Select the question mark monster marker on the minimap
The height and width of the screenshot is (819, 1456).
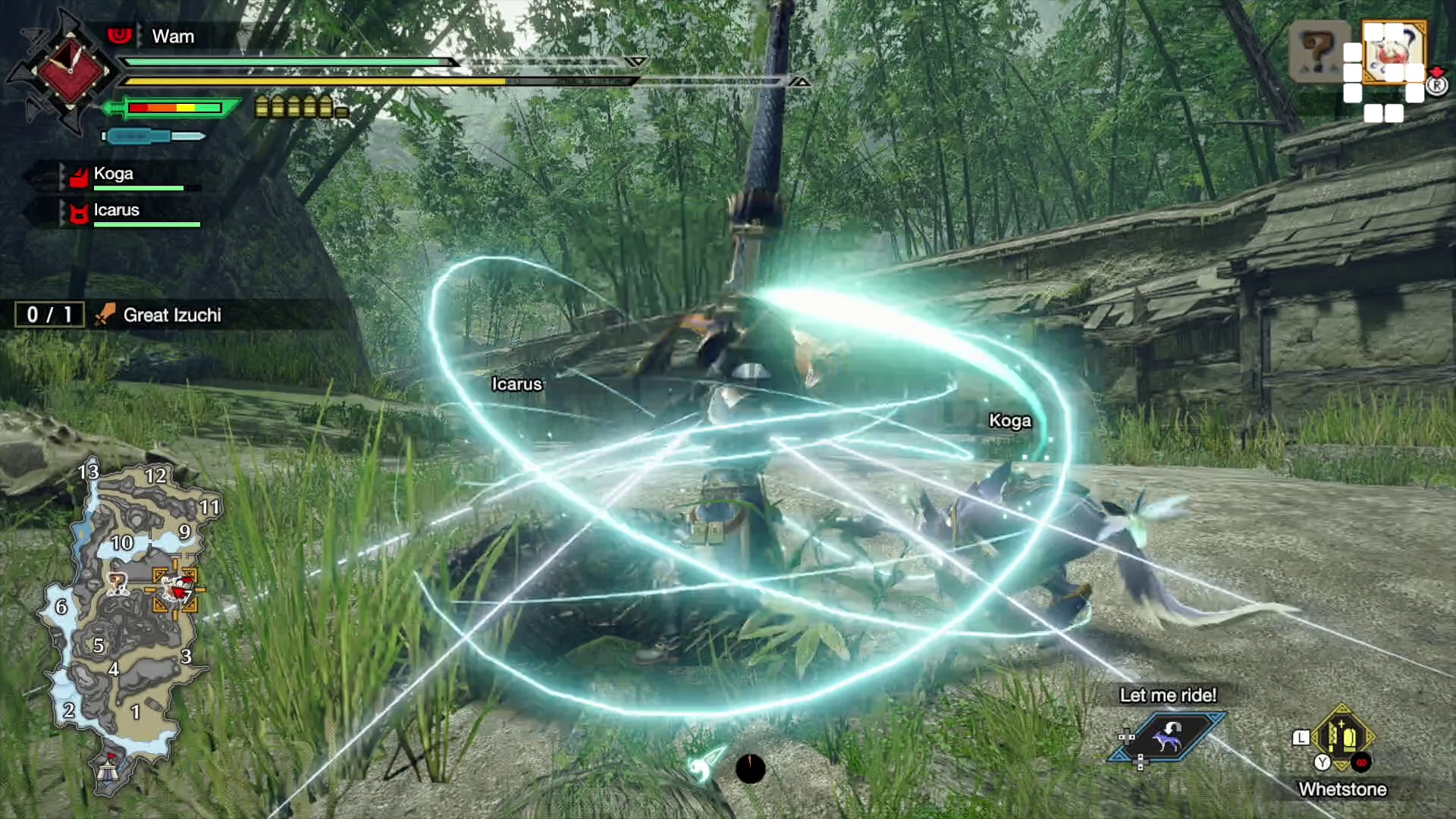118,582
